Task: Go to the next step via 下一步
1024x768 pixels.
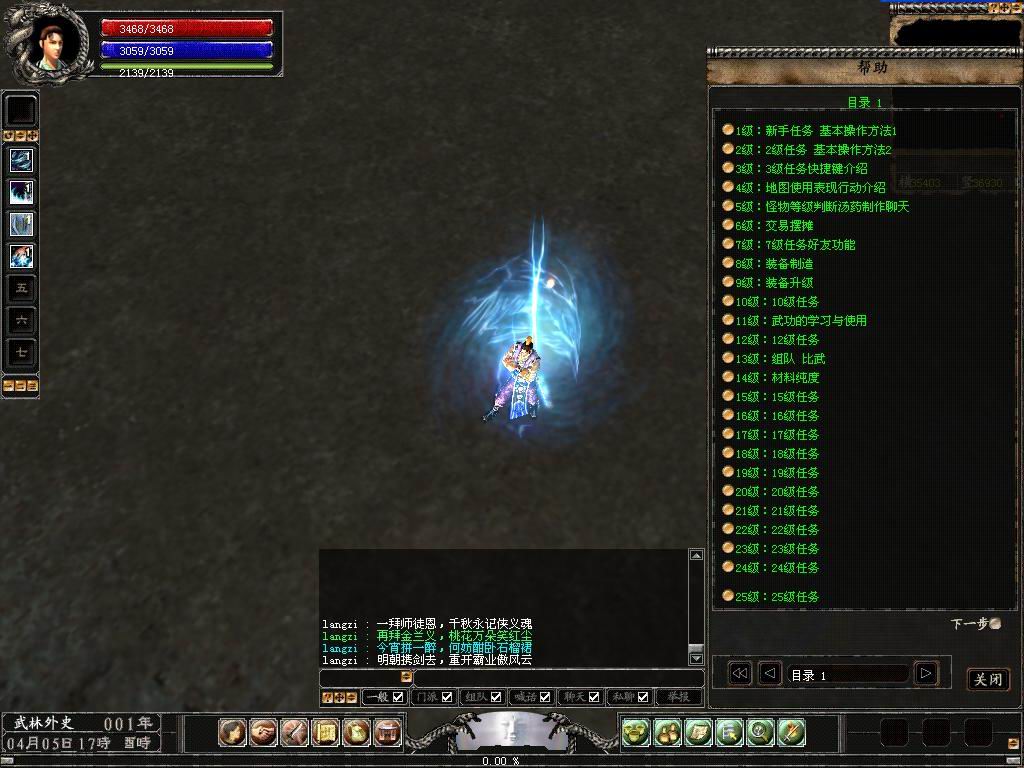Action: click(x=975, y=624)
